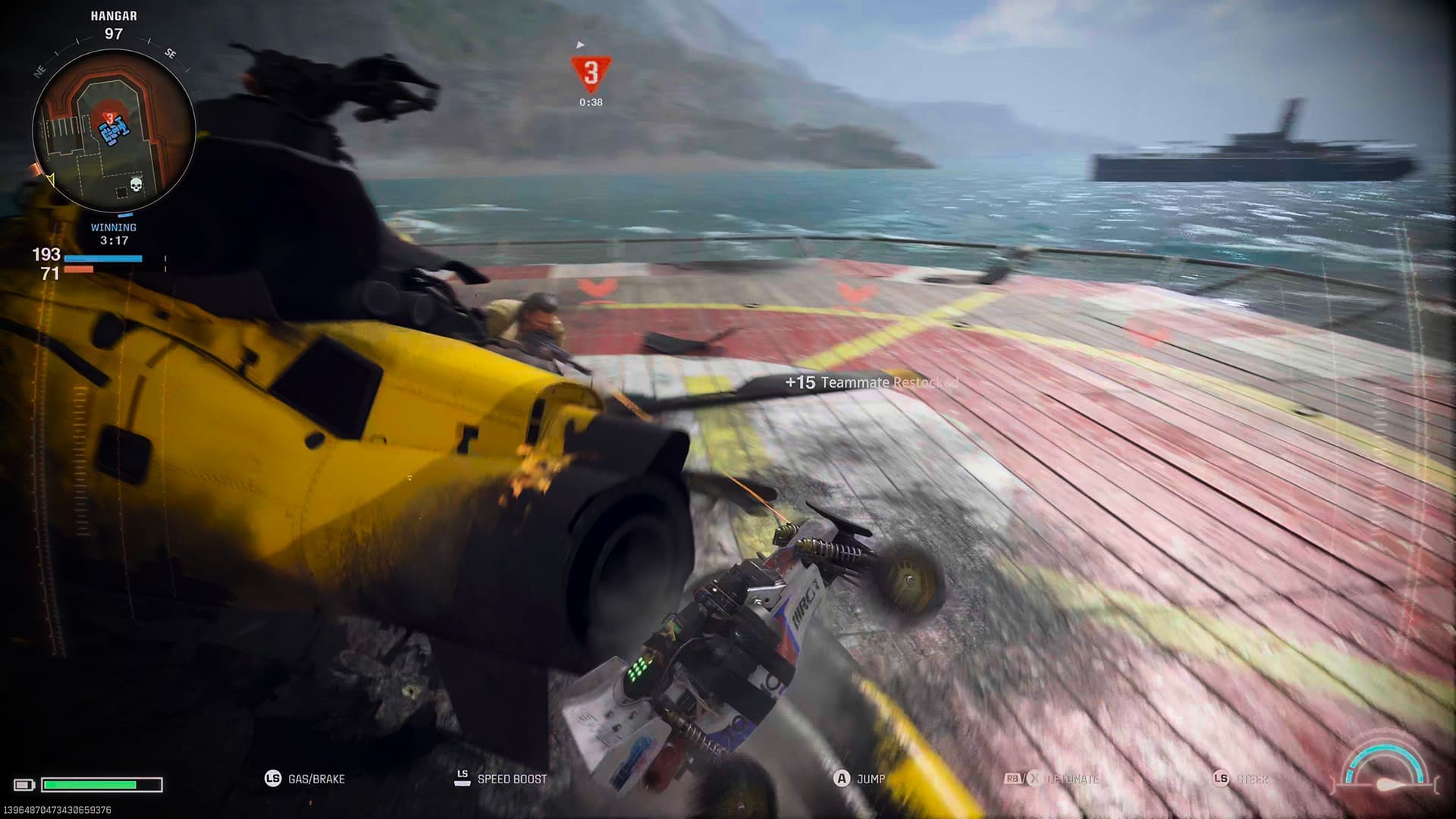Click the orange zone segment on the minimap's left edge

click(35, 168)
